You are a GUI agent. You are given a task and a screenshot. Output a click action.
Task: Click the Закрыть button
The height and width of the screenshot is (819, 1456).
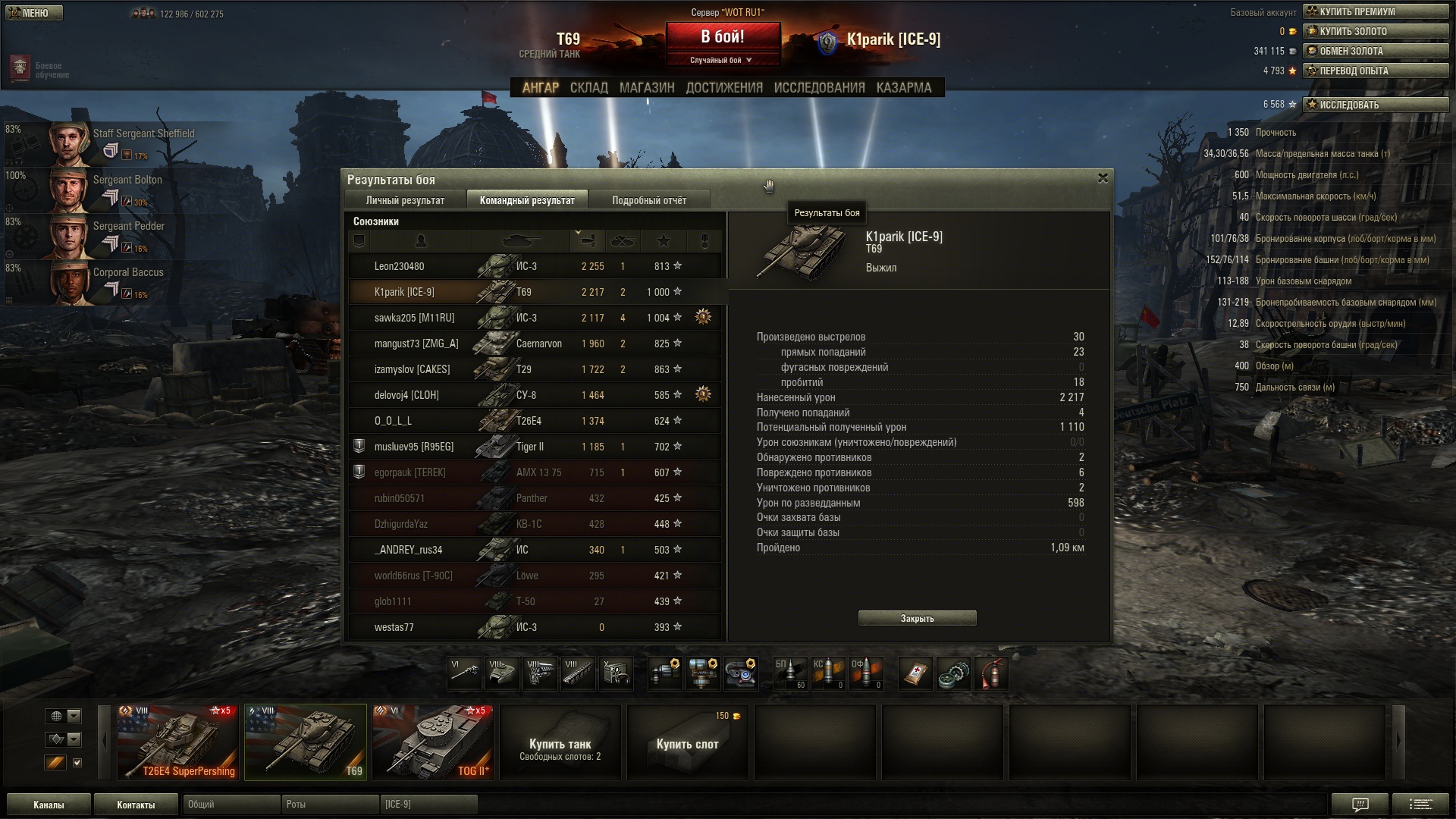tap(917, 619)
